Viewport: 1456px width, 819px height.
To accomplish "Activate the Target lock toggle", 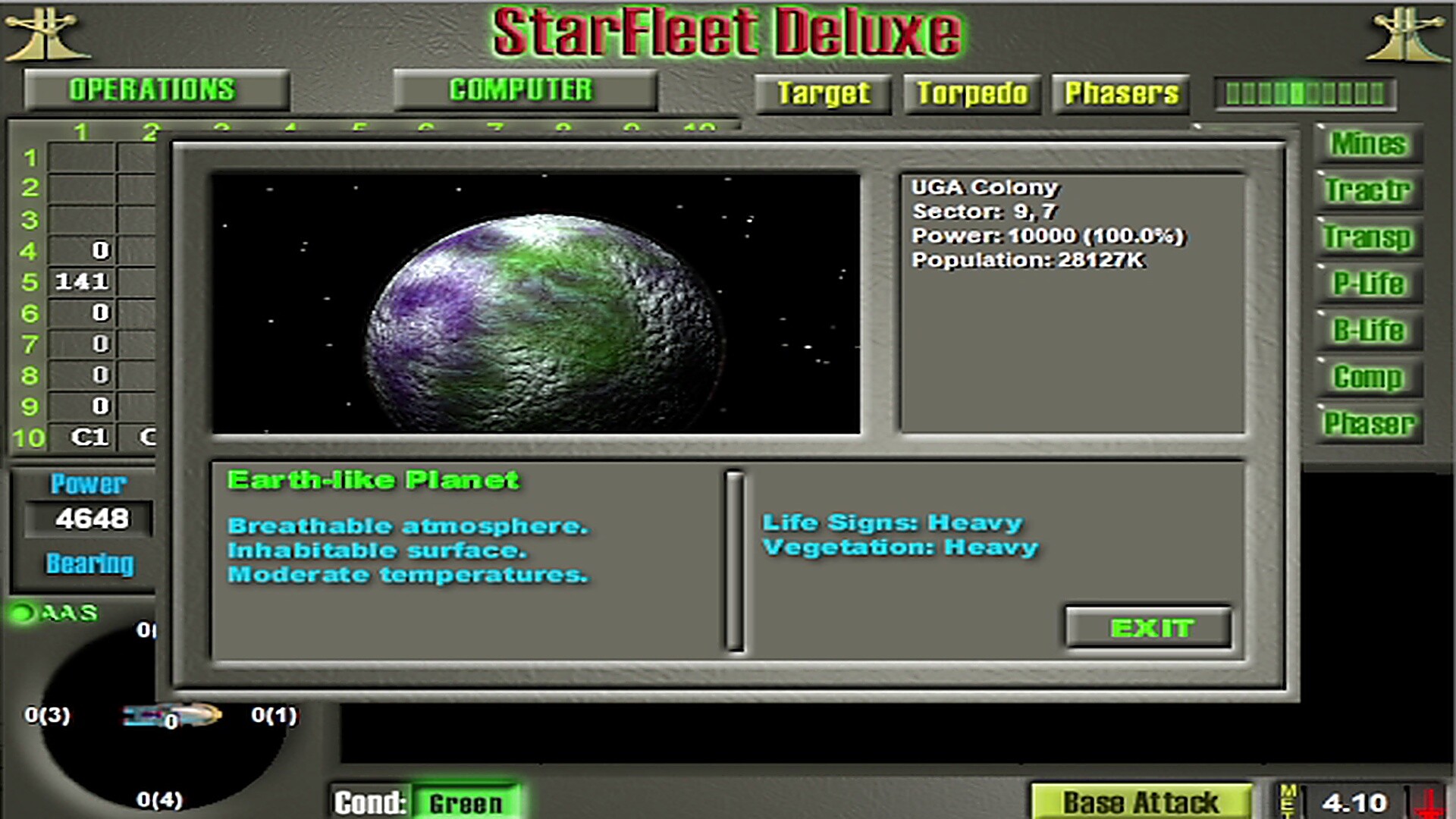I will pyautogui.click(x=823, y=93).
